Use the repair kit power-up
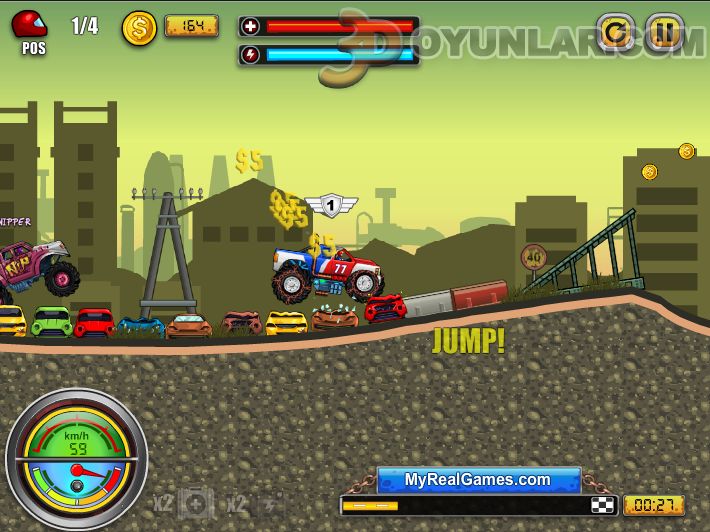710x532 pixels. tap(196, 503)
